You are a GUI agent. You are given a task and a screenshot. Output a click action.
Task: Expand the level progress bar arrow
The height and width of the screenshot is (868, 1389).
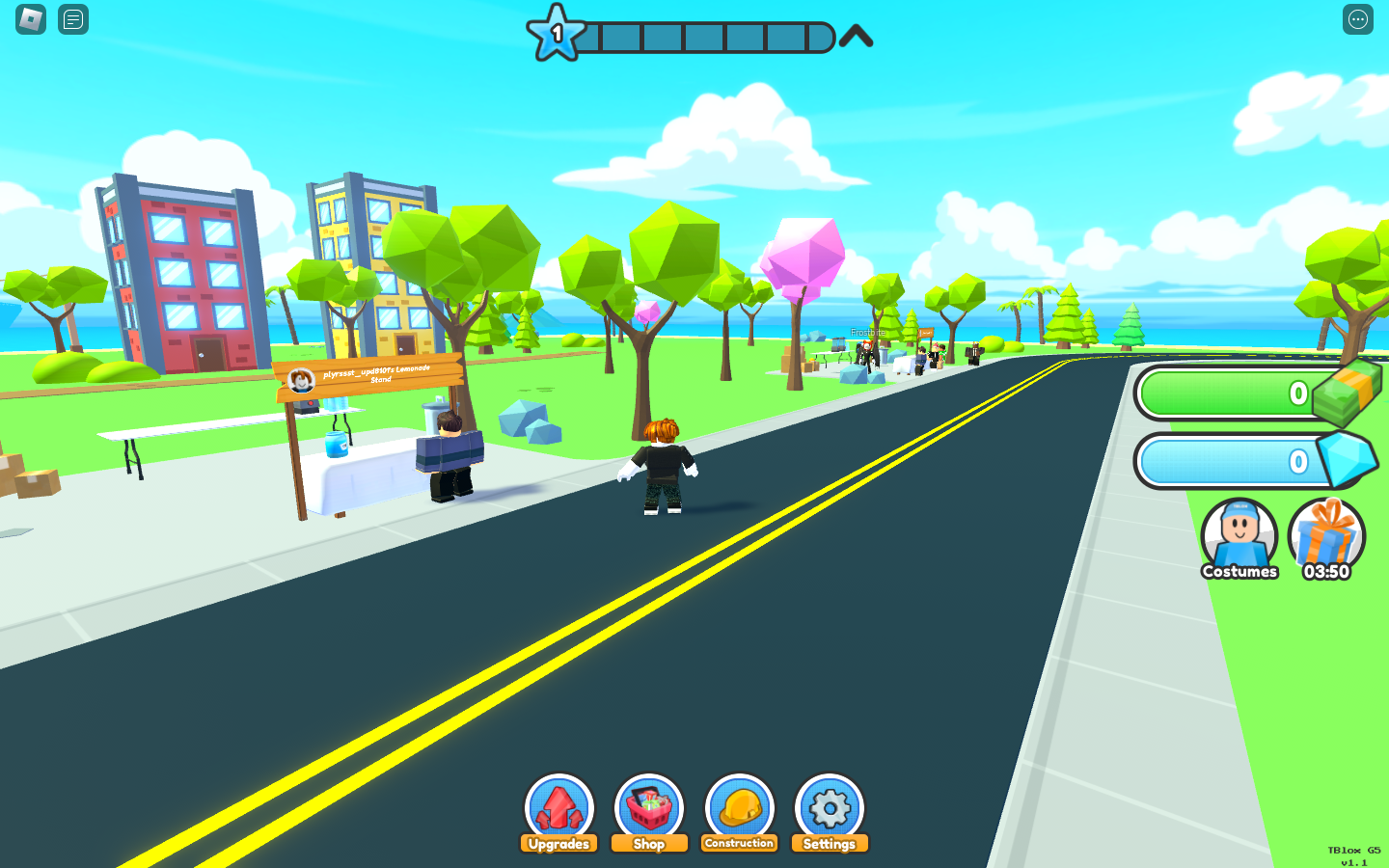coord(856,37)
